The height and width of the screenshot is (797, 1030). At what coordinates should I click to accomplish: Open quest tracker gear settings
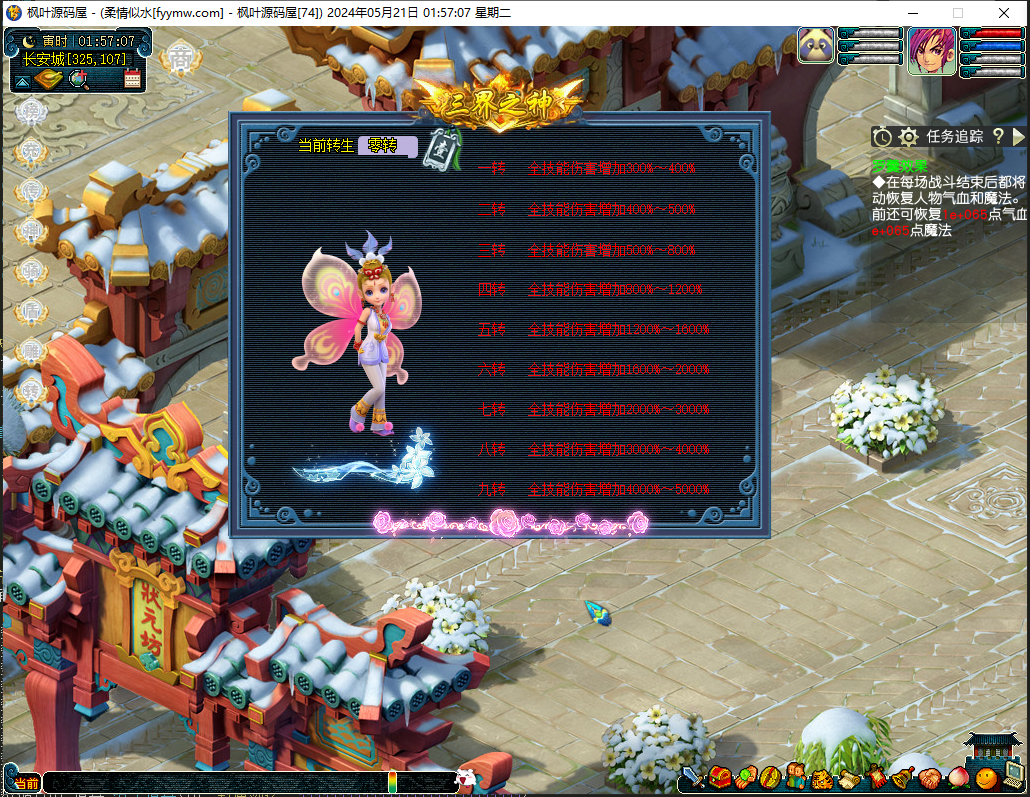[908, 137]
